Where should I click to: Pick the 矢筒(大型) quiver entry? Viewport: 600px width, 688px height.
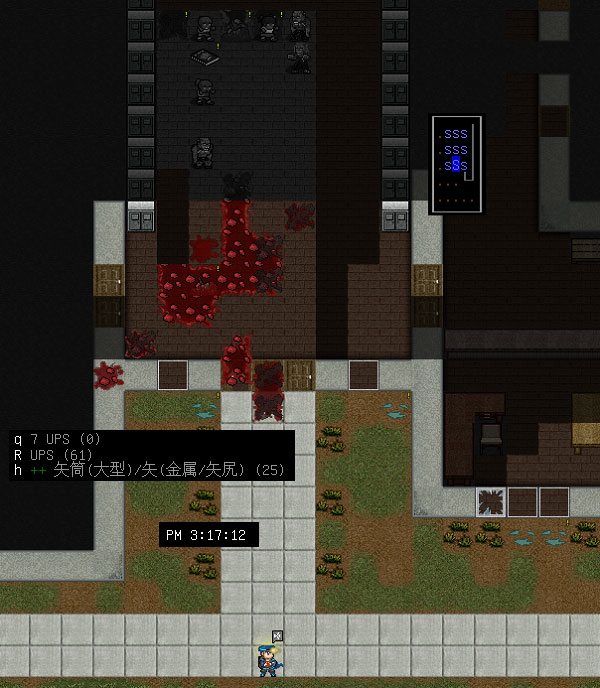pyautogui.click(x=150, y=469)
